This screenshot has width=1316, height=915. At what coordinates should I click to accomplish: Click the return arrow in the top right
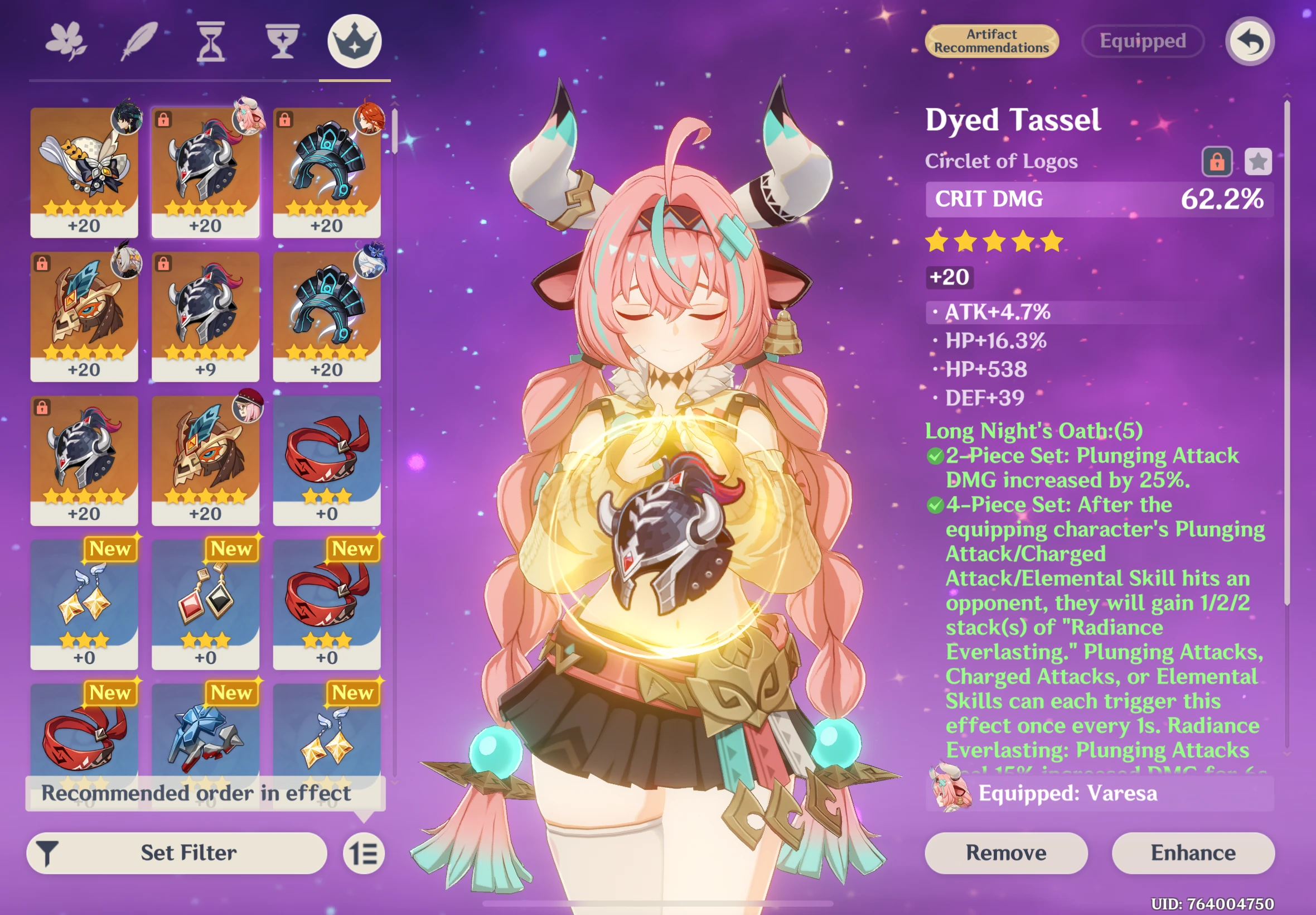tap(1250, 41)
